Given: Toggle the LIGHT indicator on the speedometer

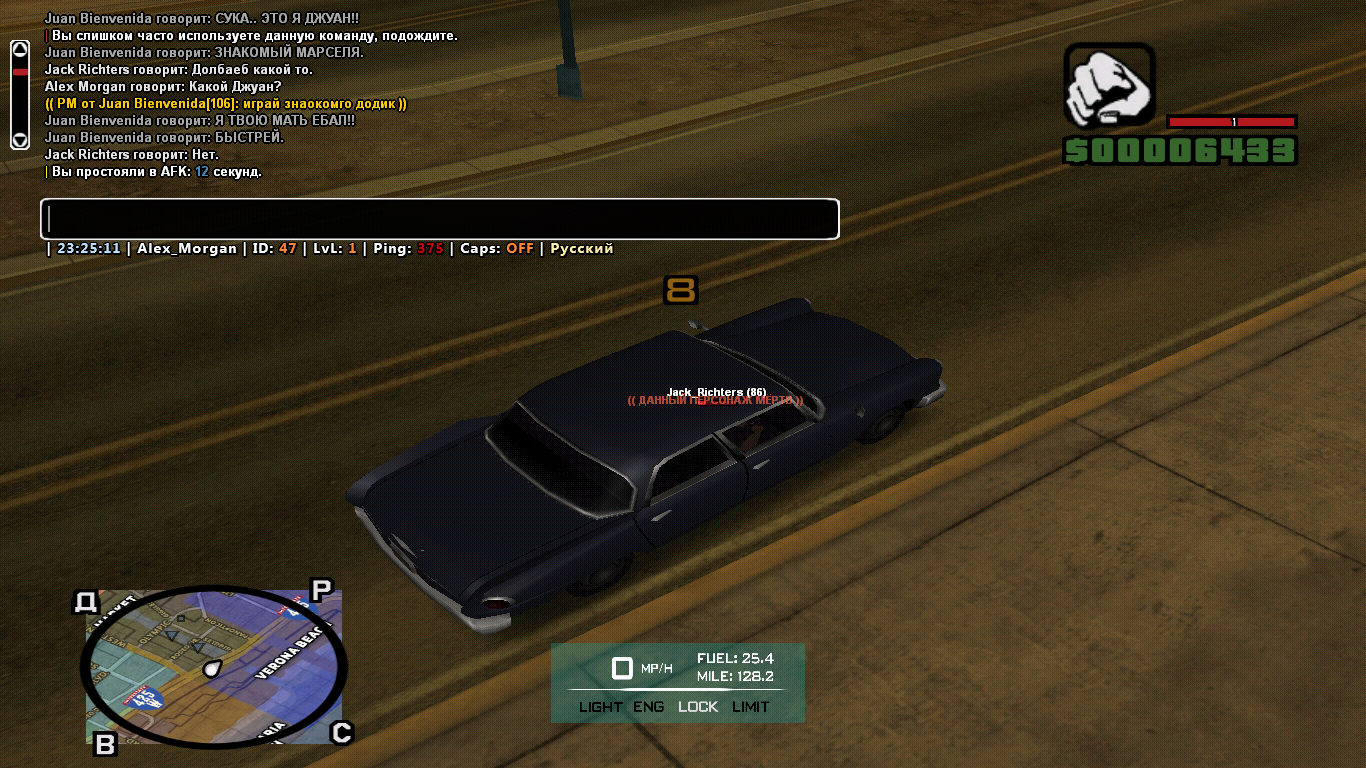Looking at the screenshot, I should coord(600,707).
